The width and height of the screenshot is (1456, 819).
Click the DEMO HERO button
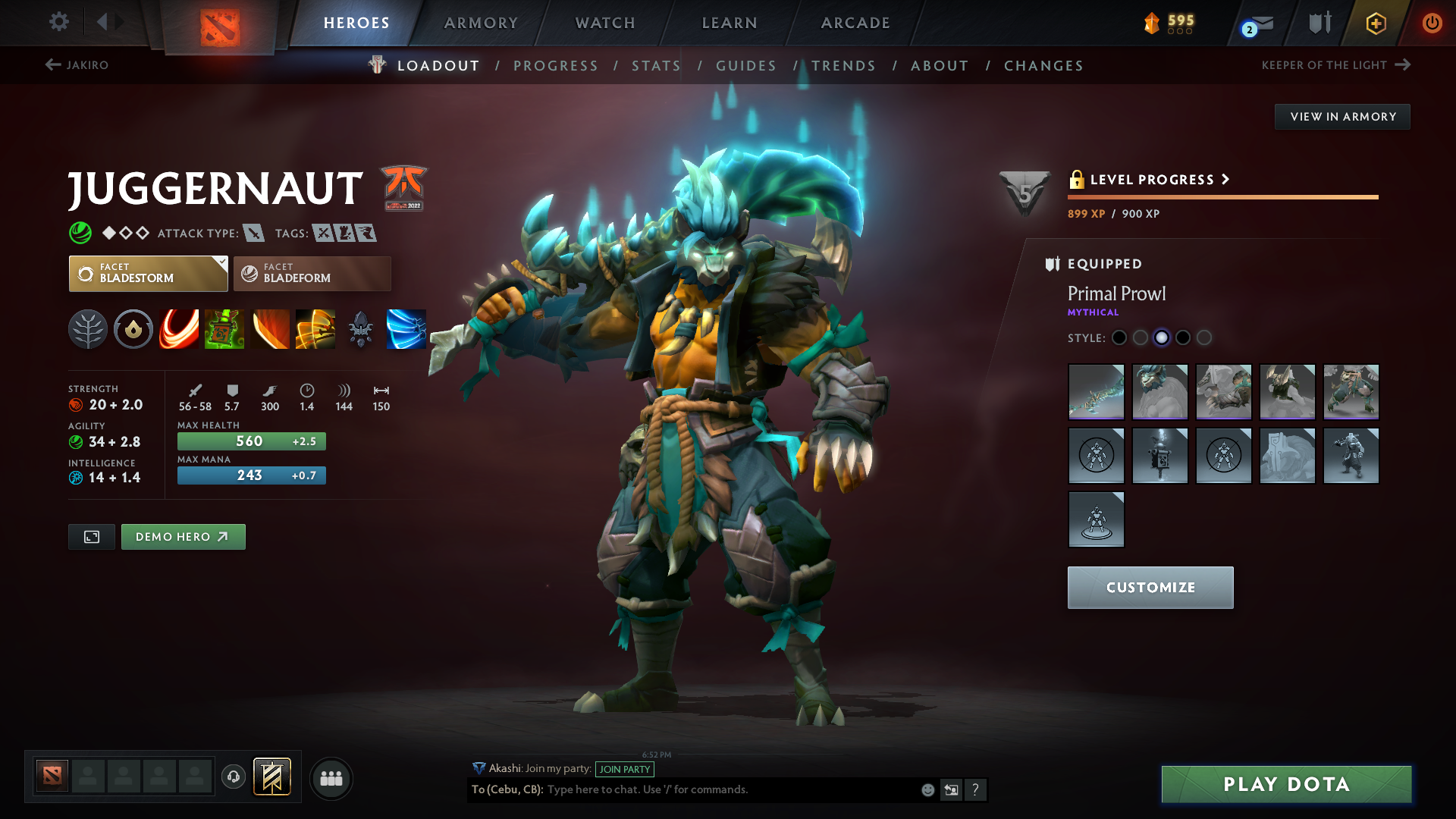183,536
